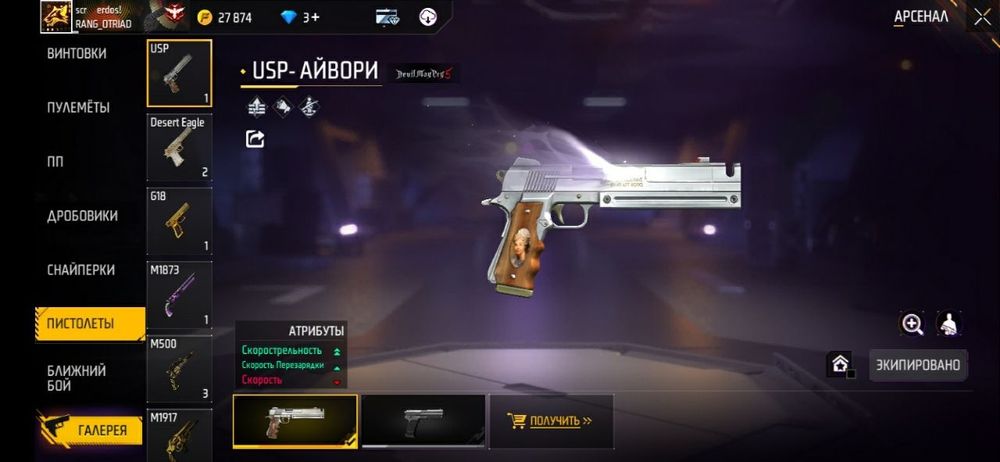Switch to the Винтовки category

(77, 54)
